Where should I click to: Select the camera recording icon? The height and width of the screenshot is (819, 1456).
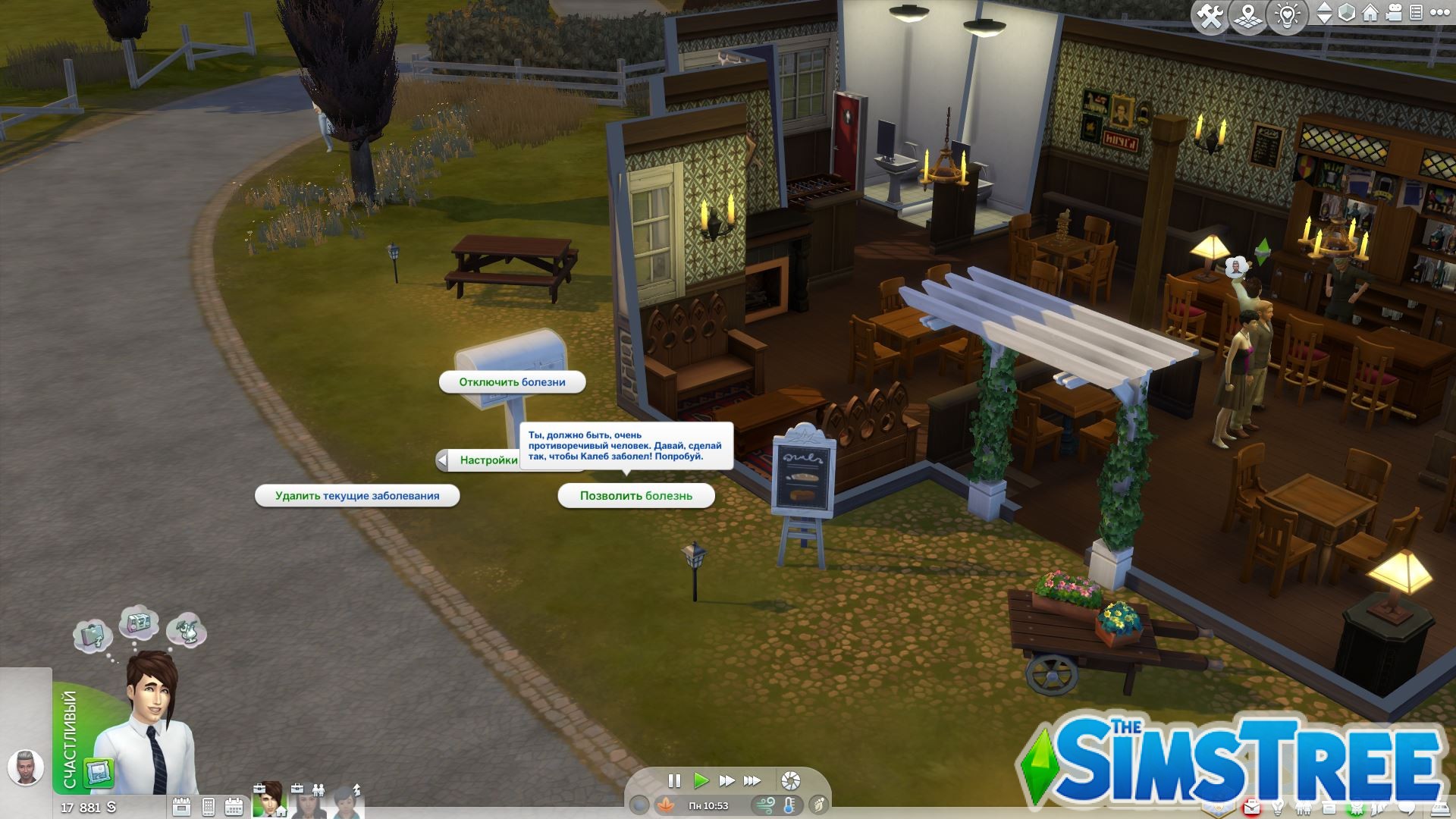(1394, 13)
